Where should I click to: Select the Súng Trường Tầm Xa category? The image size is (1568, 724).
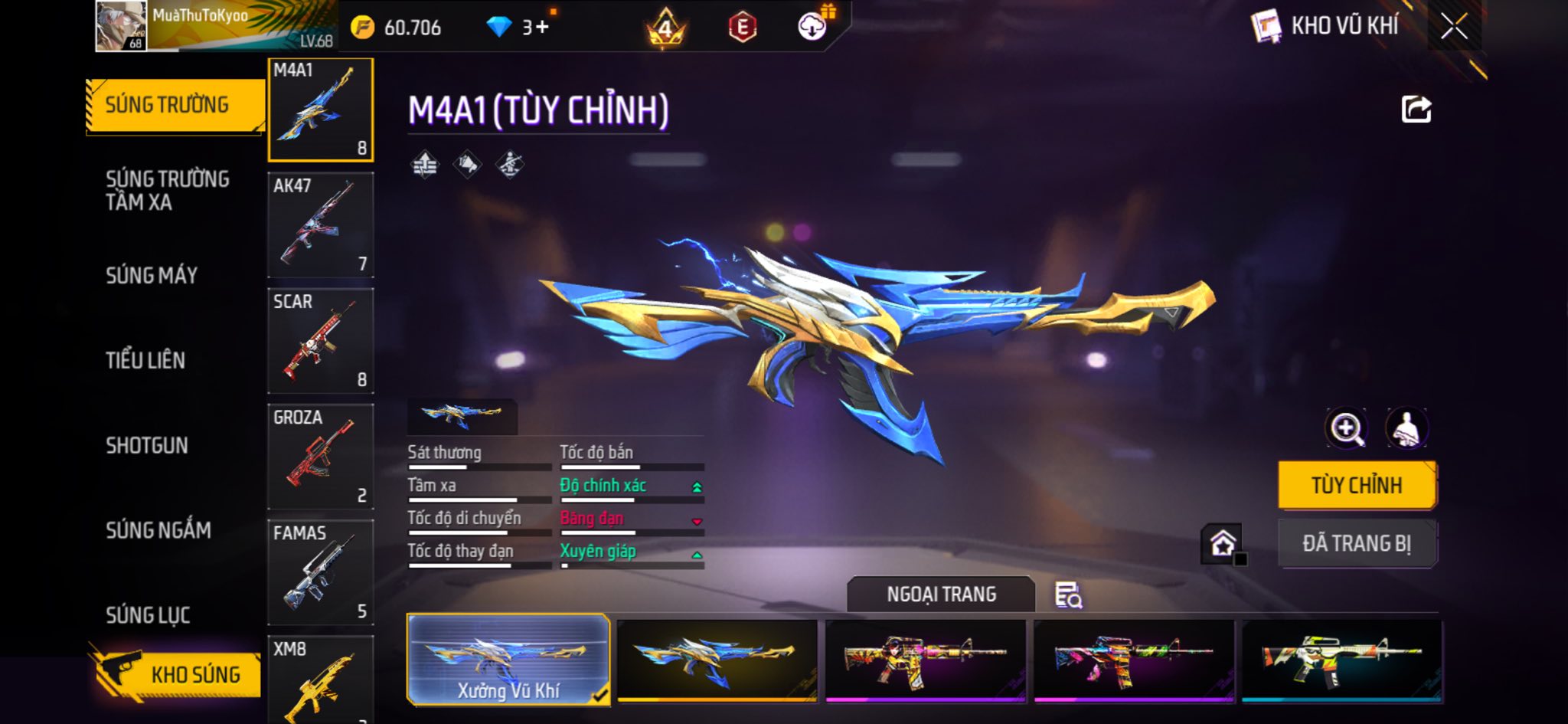167,191
